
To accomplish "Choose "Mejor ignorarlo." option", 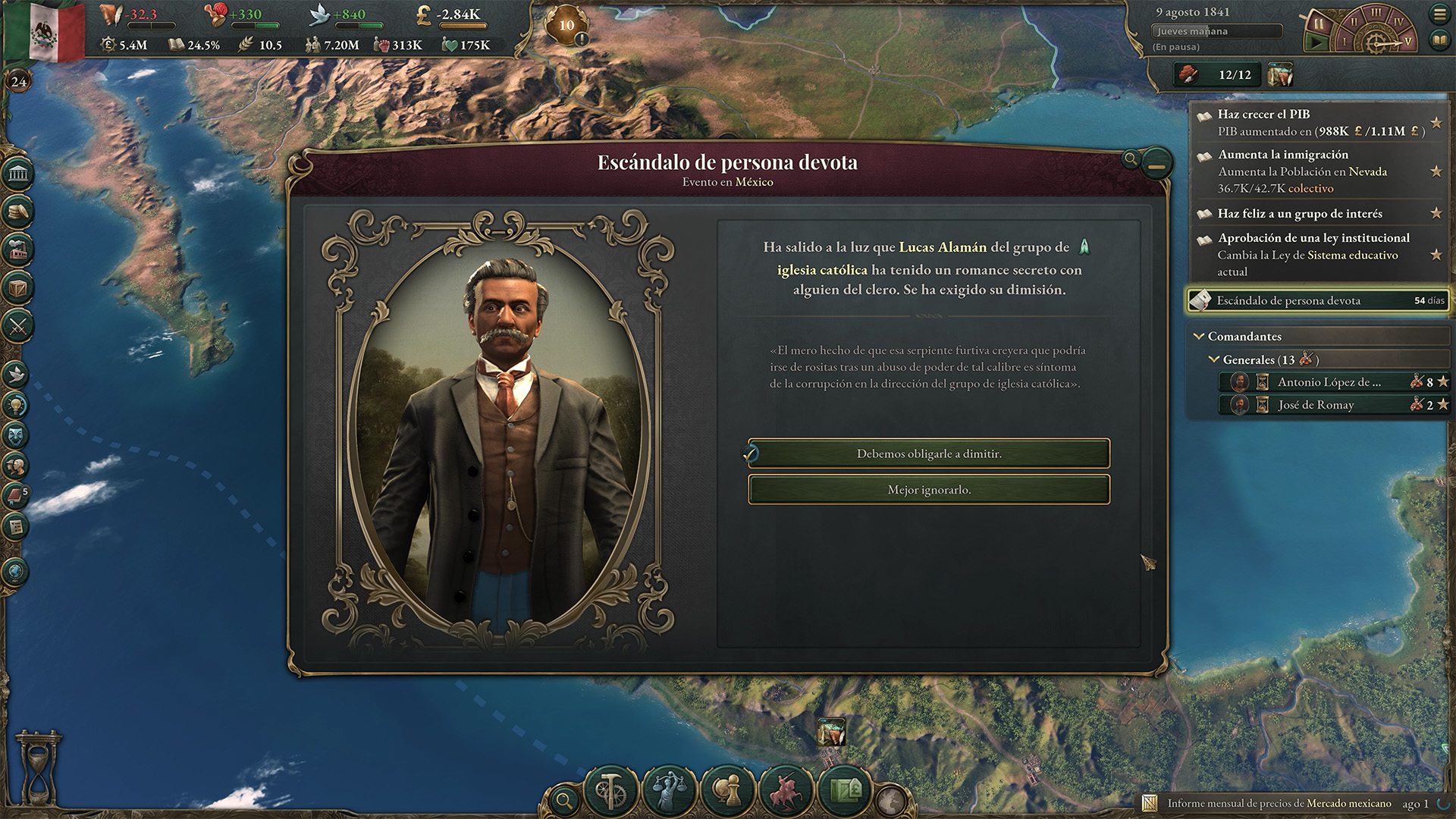I will pos(929,490).
